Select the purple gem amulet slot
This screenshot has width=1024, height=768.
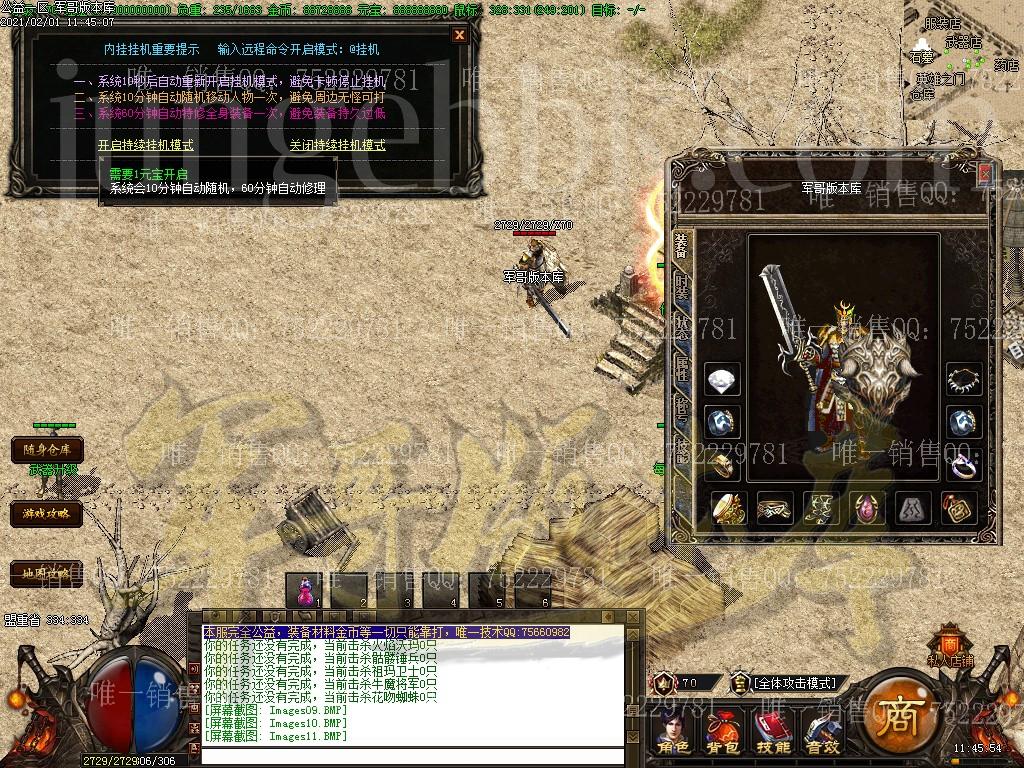point(867,508)
